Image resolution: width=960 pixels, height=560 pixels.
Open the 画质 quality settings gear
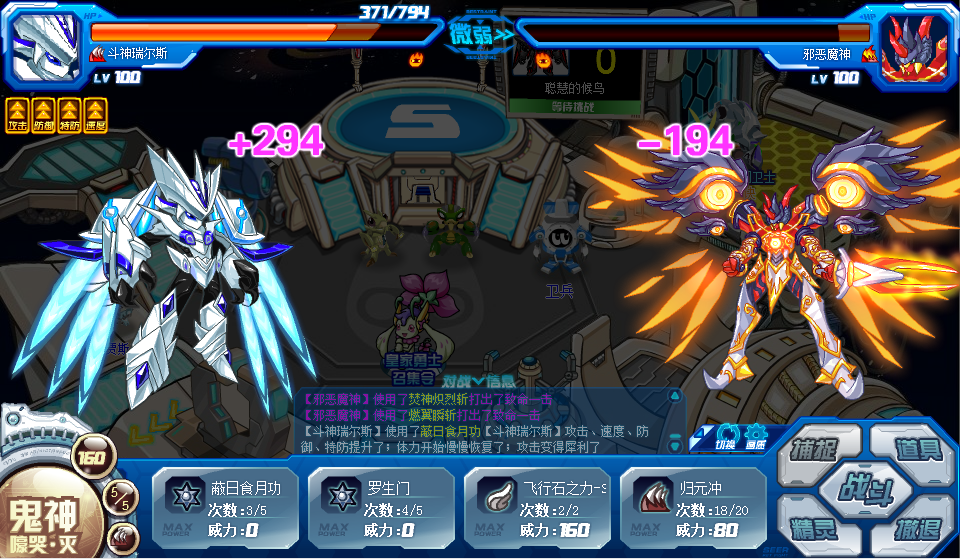pyautogui.click(x=754, y=438)
